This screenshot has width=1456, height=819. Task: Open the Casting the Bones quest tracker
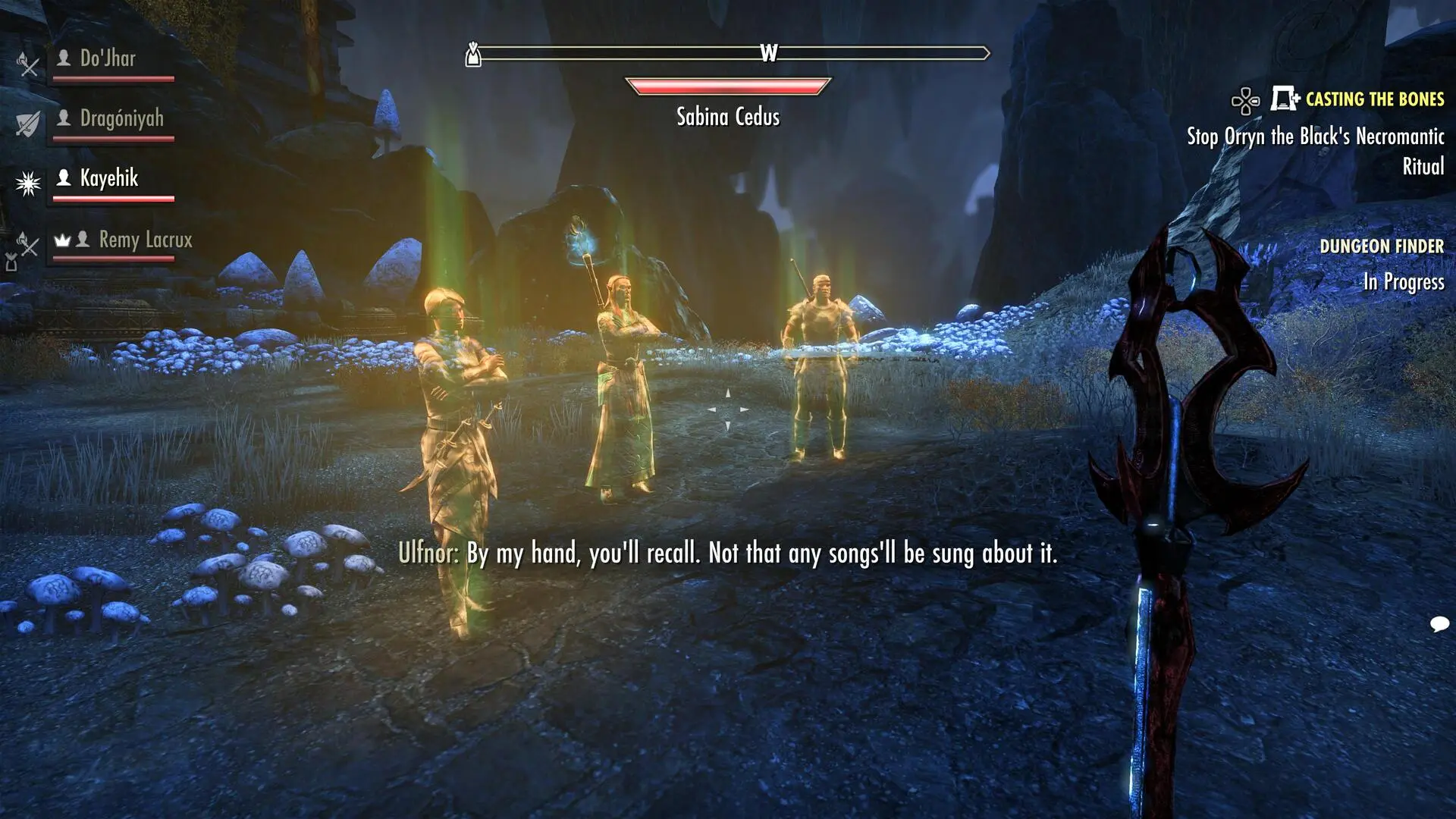click(1374, 99)
